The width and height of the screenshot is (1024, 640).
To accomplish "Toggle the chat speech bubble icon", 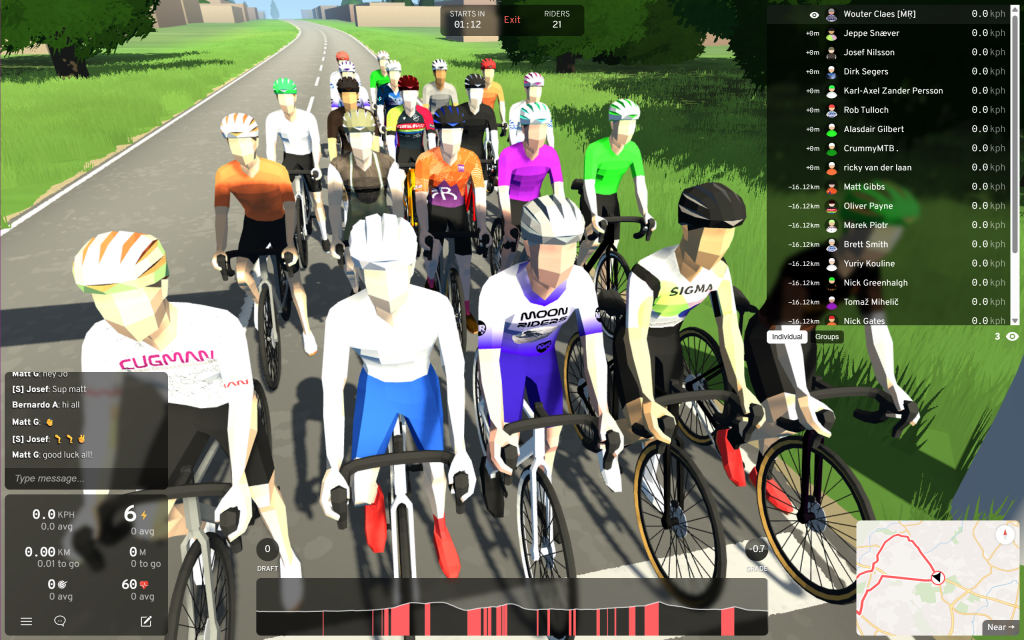I will (x=60, y=621).
